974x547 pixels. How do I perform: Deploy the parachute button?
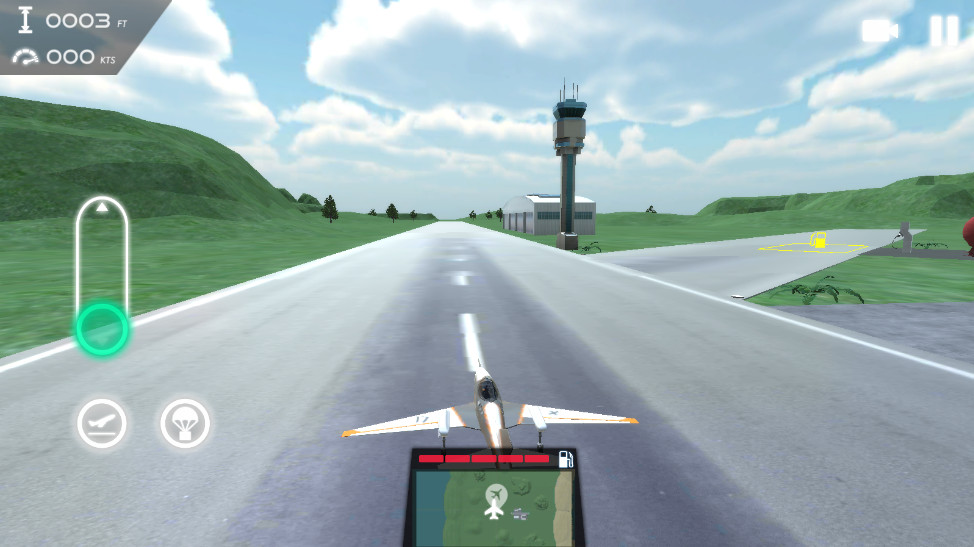tap(185, 423)
